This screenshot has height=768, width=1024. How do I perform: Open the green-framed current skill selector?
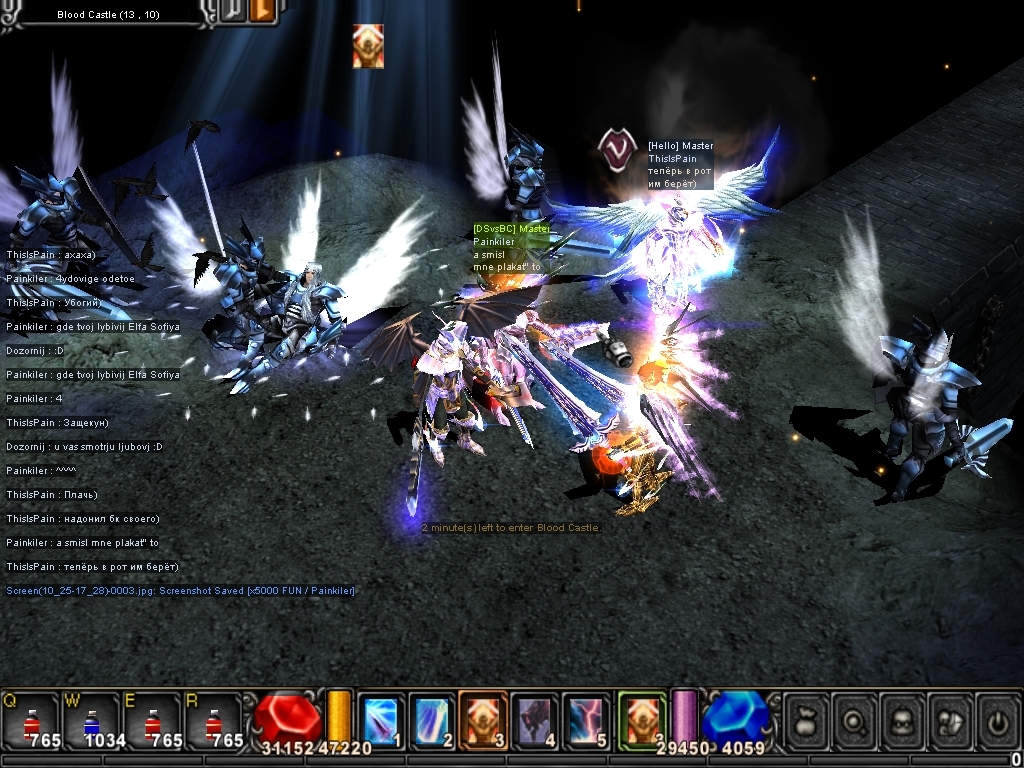[641, 719]
